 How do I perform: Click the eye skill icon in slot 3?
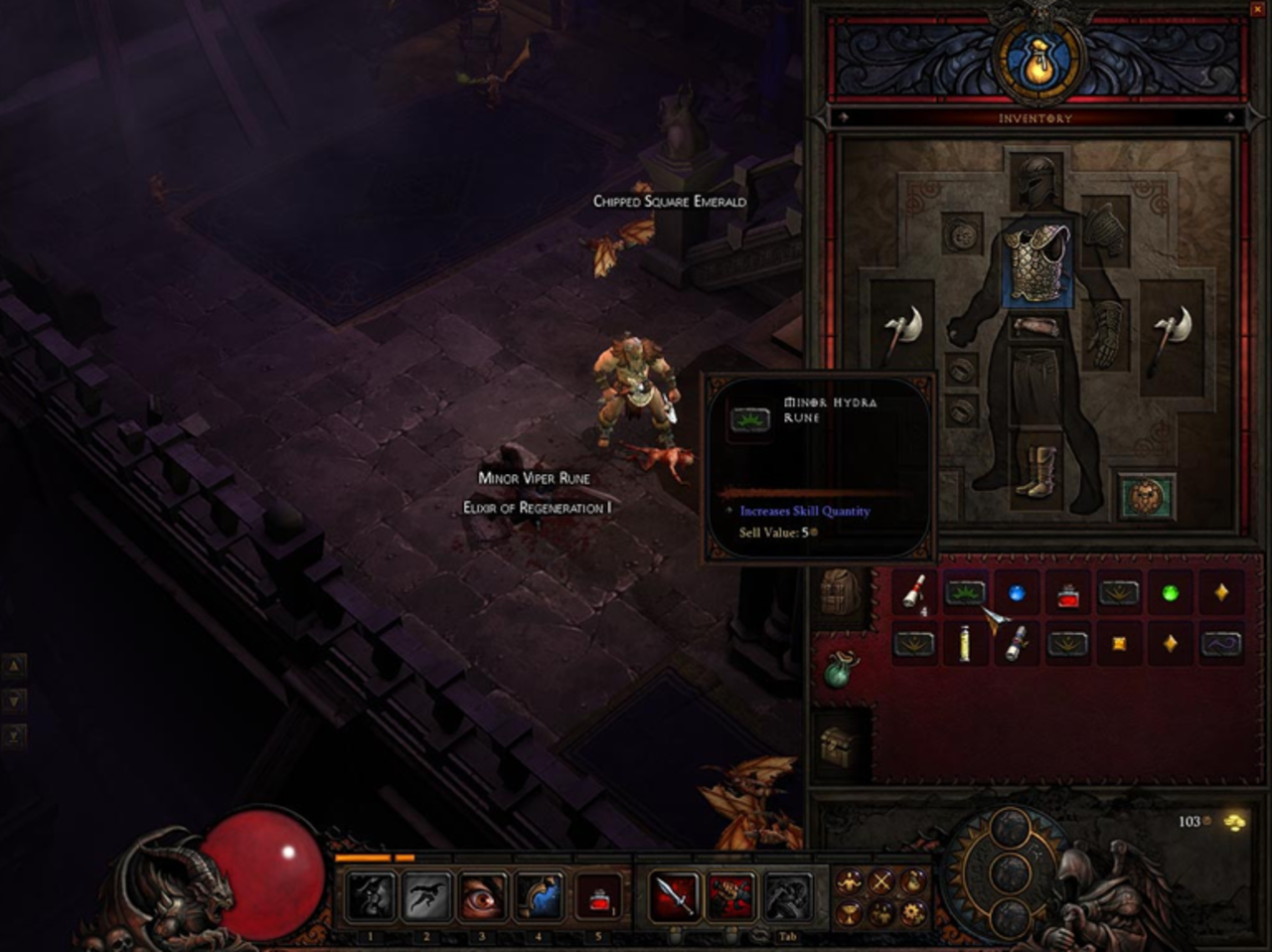(482, 895)
